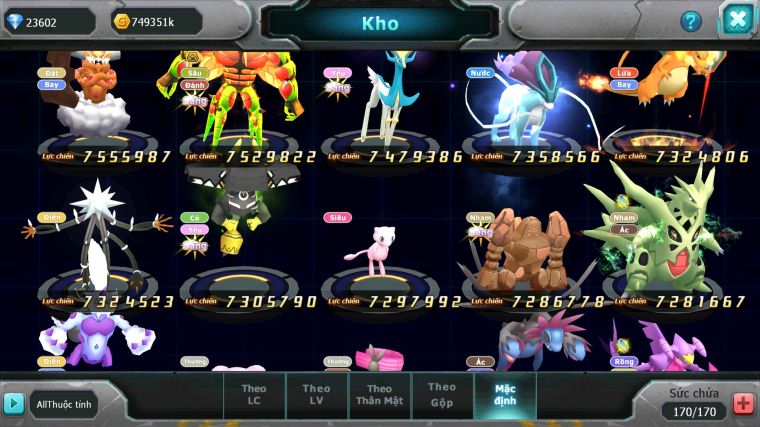This screenshot has width=760, height=427.
Task: Open the AllThuộc tính attribute filter
Action: pyautogui.click(x=63, y=404)
